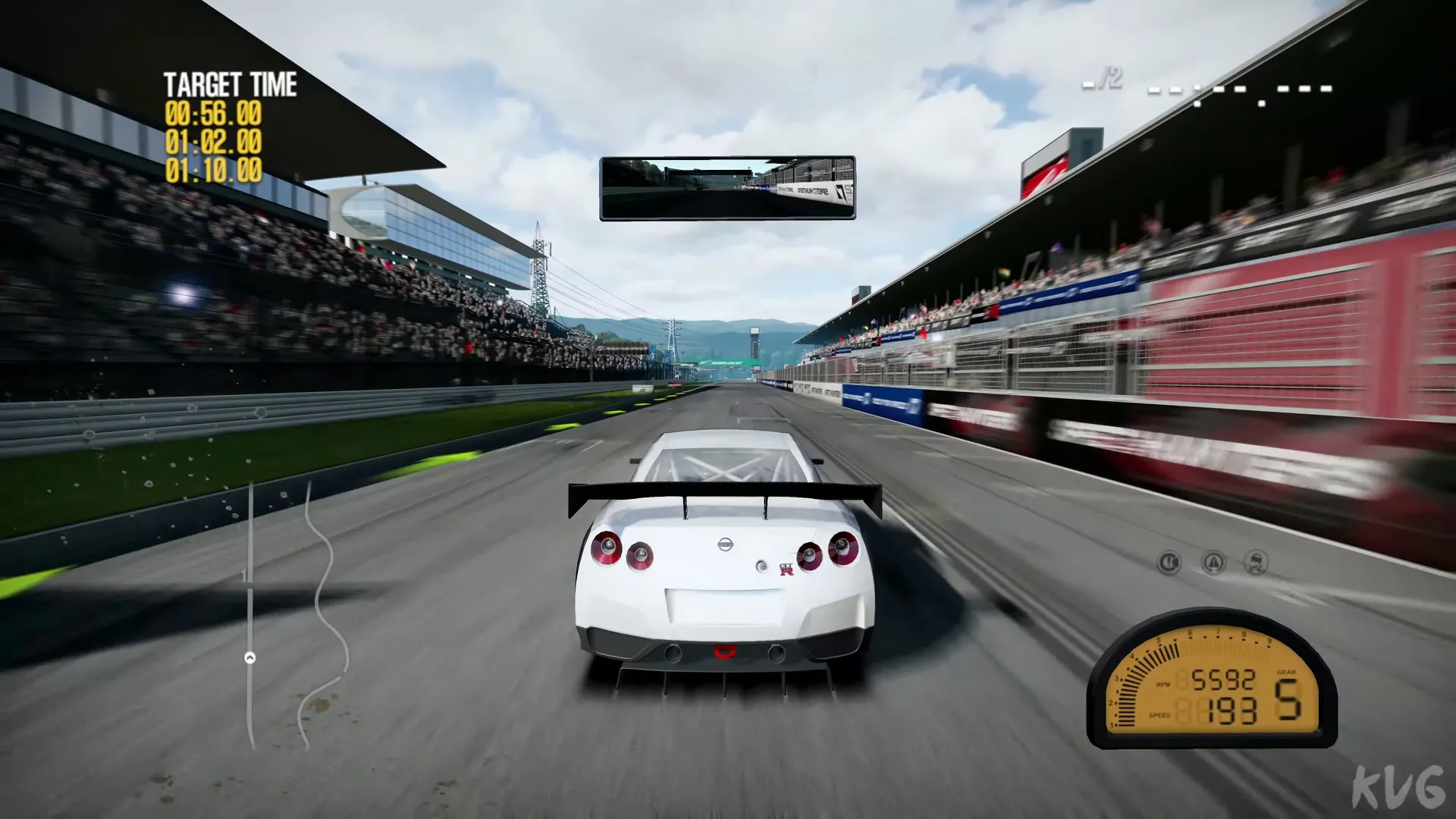Image resolution: width=1456 pixels, height=819 pixels.
Task: Click the player position marker on track map
Action: click(x=249, y=657)
